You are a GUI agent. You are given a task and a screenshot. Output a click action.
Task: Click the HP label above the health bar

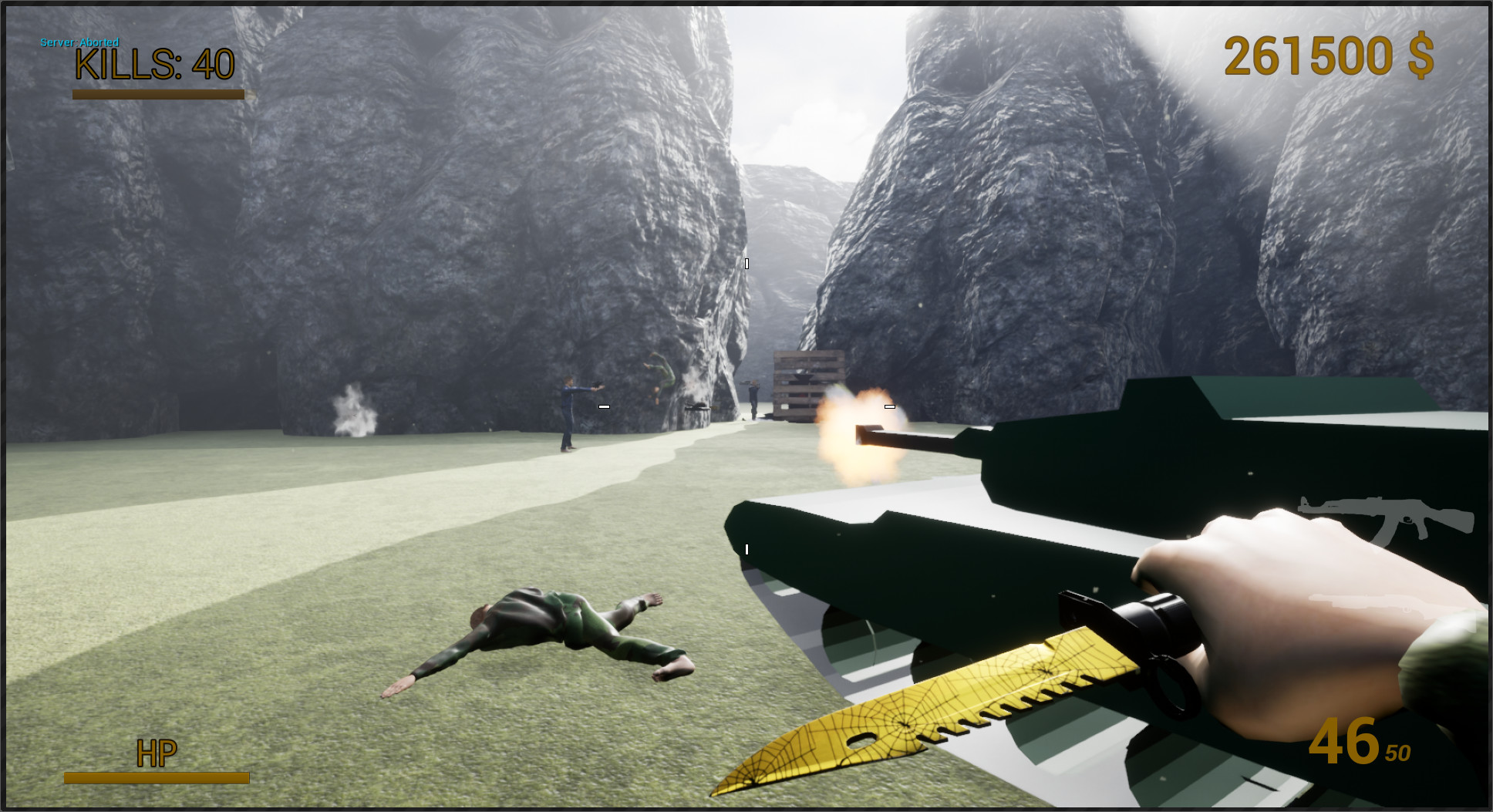157,752
